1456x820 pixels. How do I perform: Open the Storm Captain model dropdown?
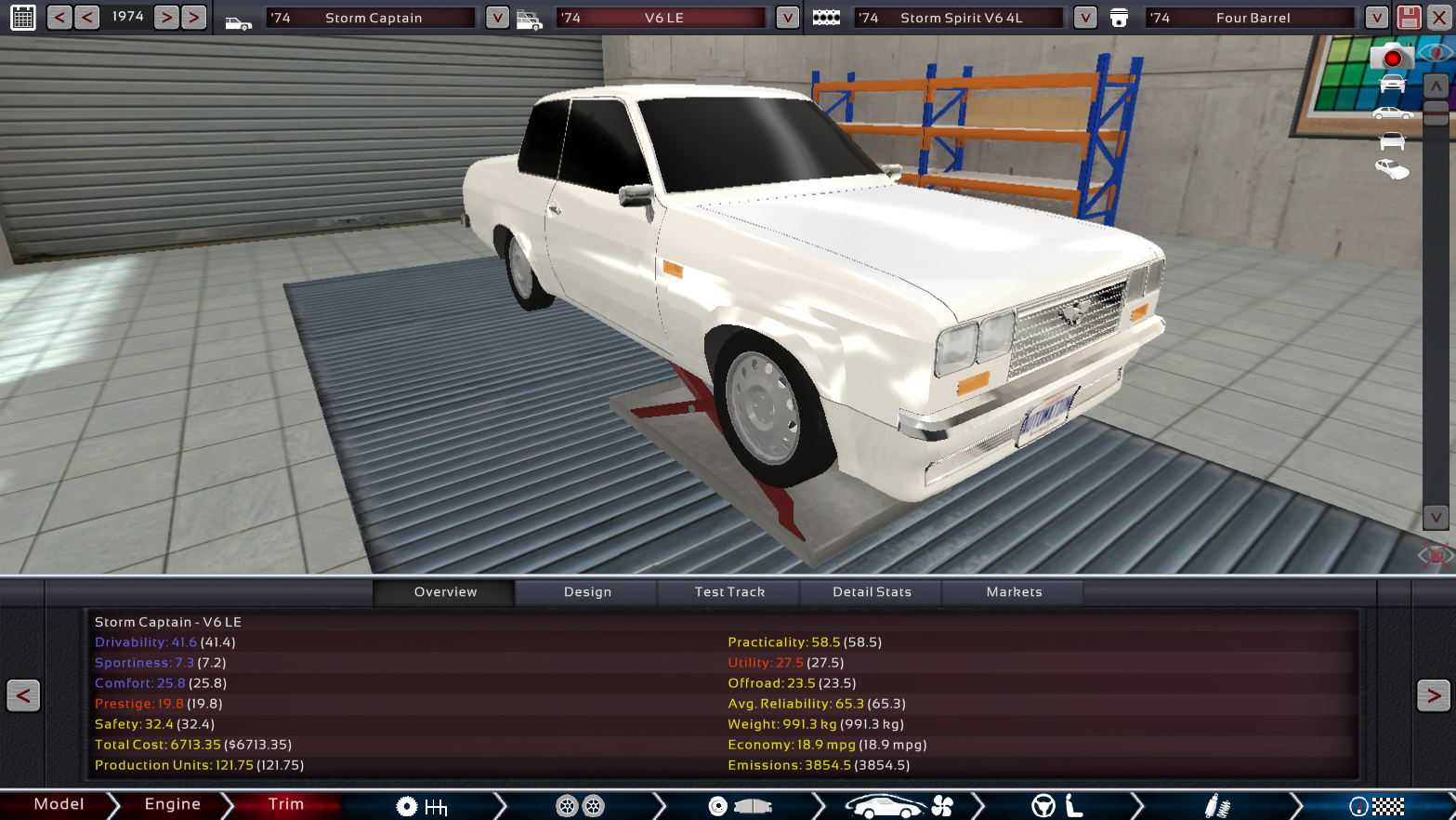pyautogui.click(x=497, y=18)
